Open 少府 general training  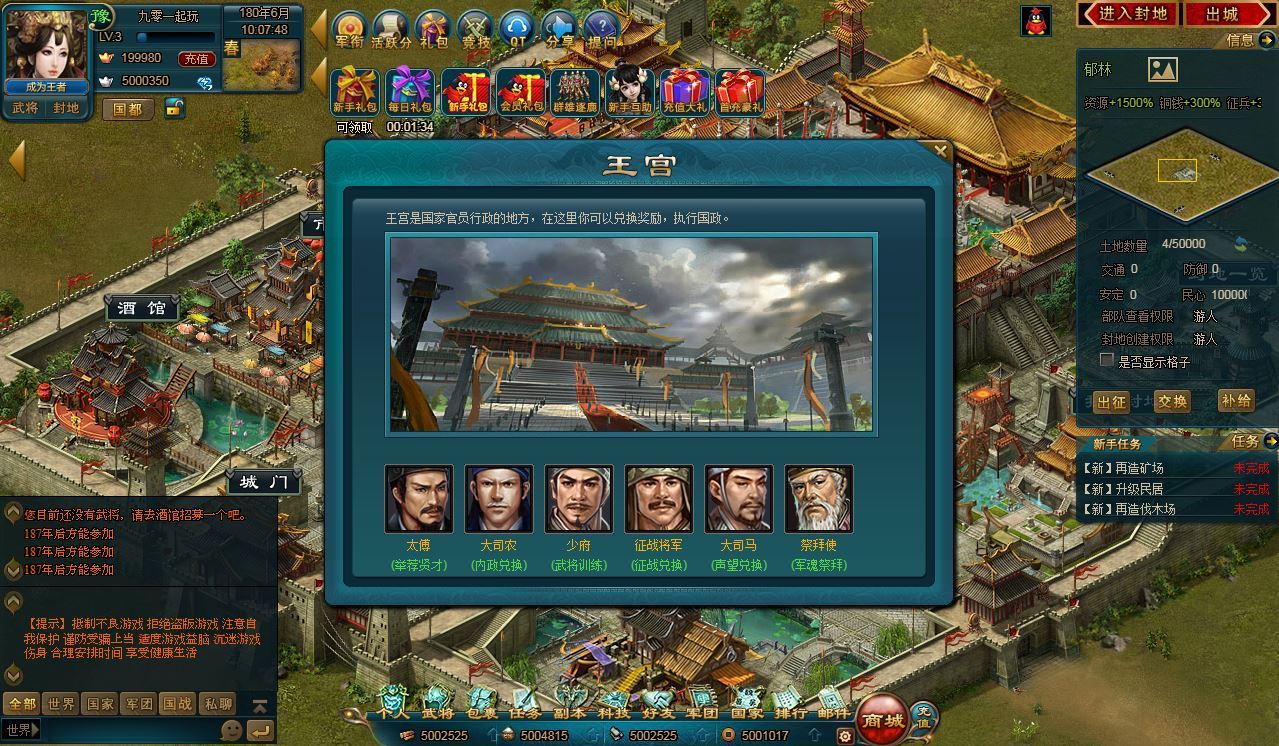[x=578, y=499]
